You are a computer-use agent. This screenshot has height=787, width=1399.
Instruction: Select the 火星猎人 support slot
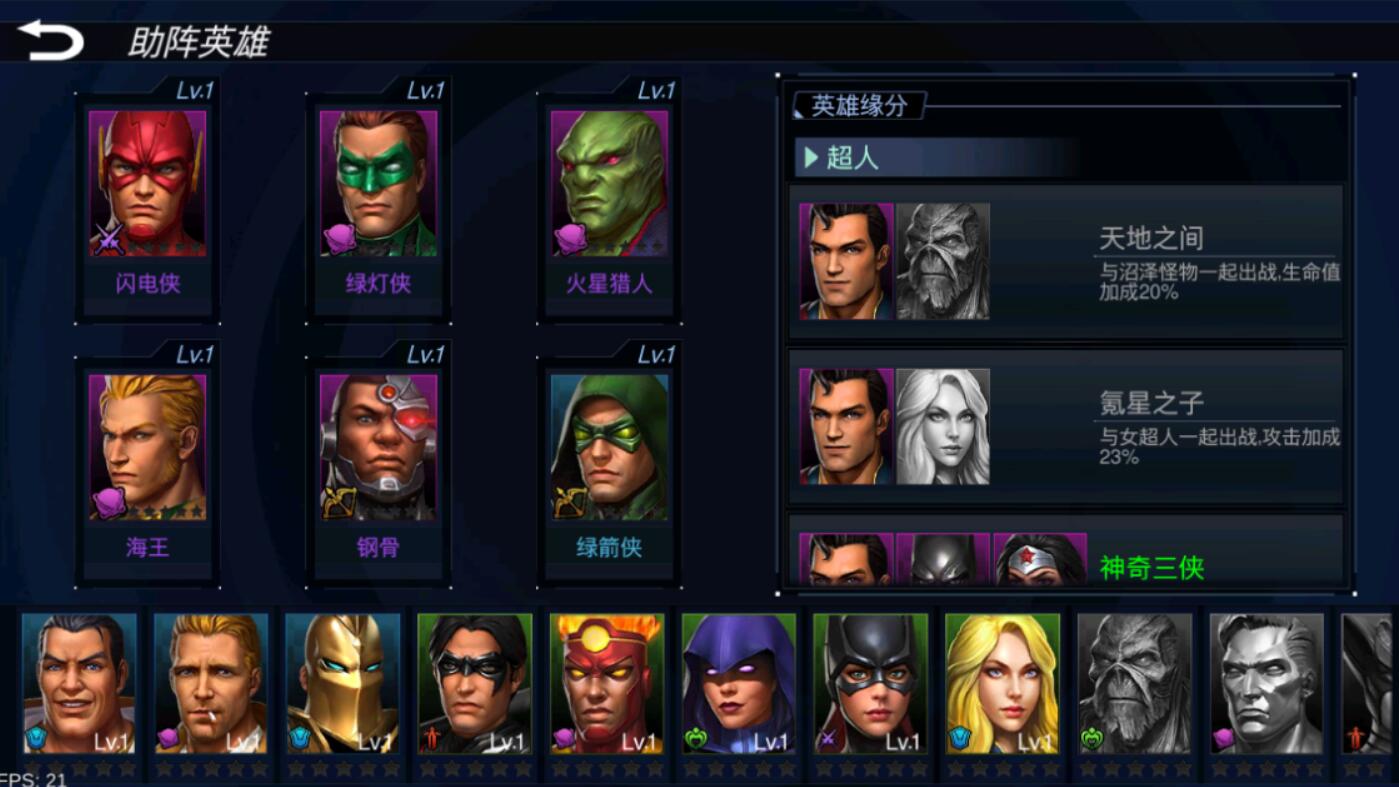(x=609, y=200)
